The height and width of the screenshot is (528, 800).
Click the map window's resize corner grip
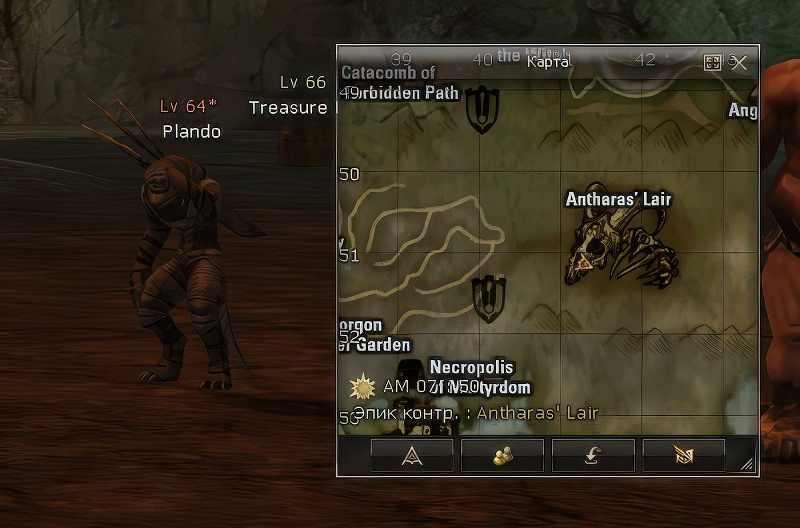click(x=747, y=466)
